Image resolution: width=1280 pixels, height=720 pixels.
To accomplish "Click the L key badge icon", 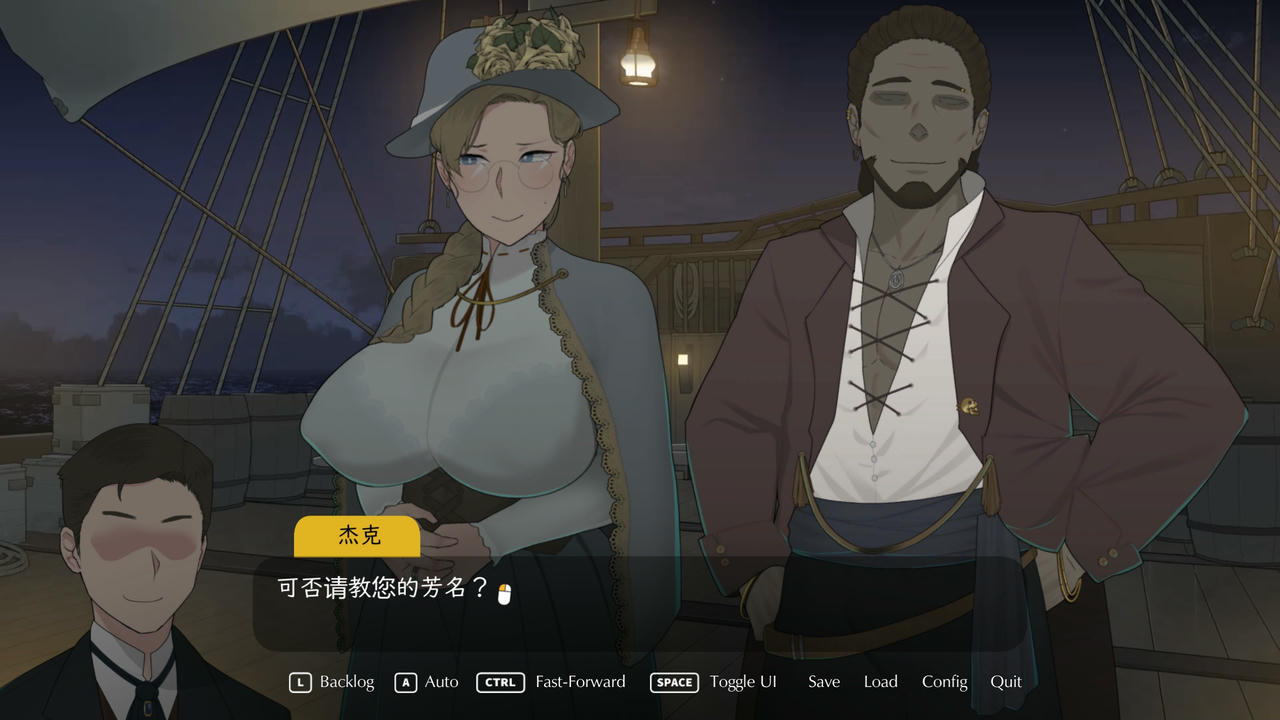I will (x=298, y=682).
